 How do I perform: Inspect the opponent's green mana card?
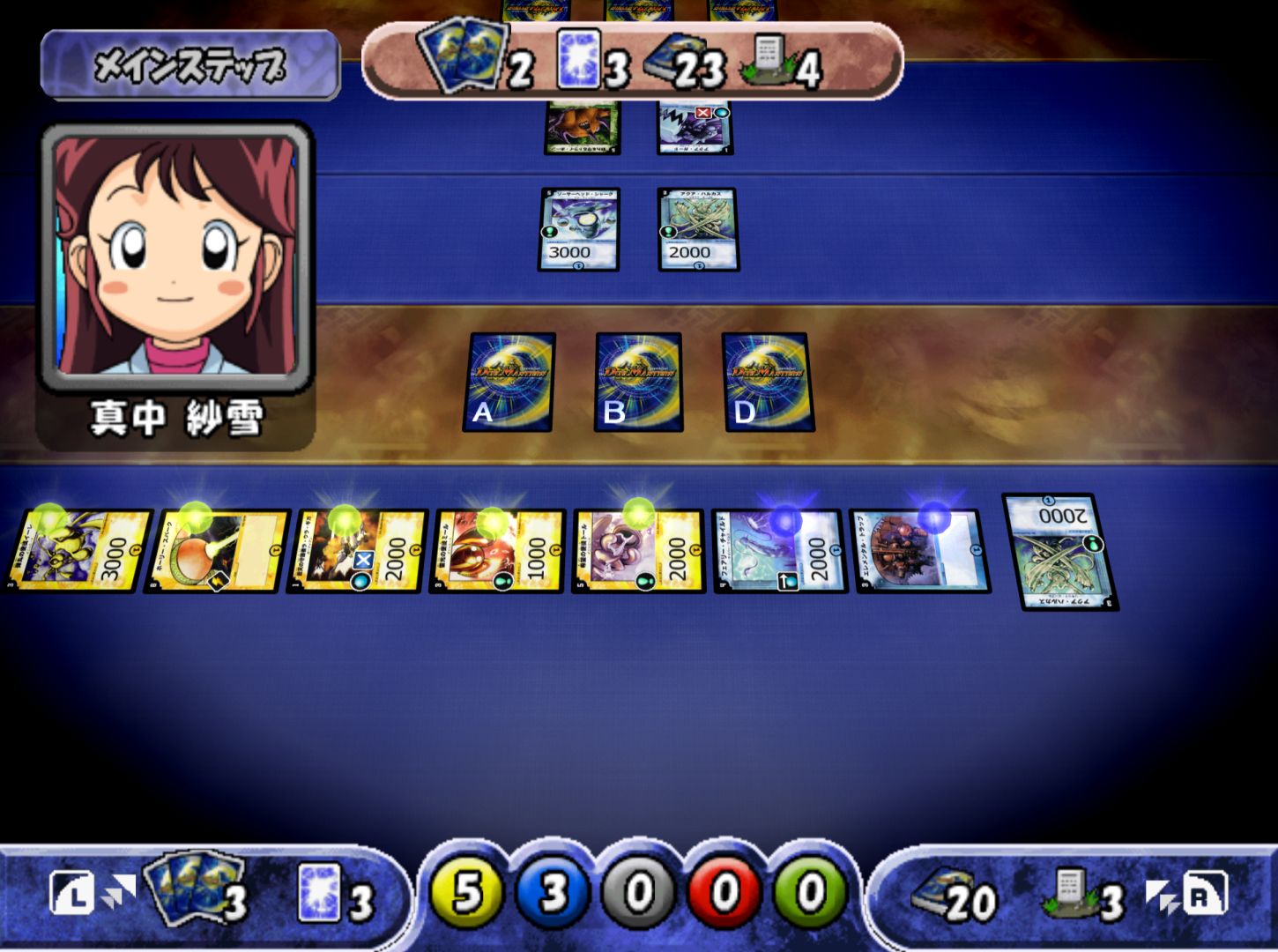(583, 127)
